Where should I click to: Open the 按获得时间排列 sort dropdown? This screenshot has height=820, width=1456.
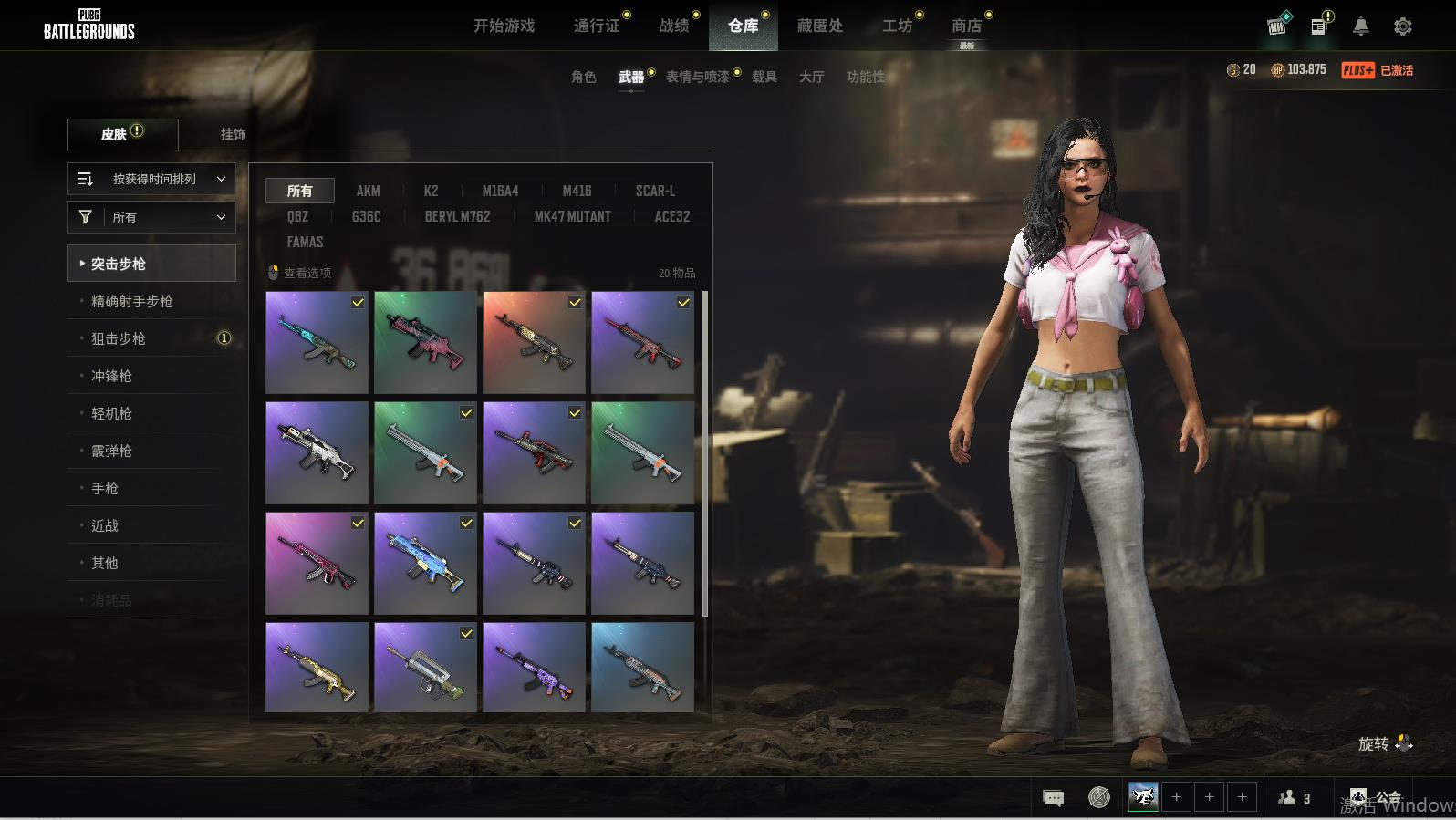click(151, 179)
